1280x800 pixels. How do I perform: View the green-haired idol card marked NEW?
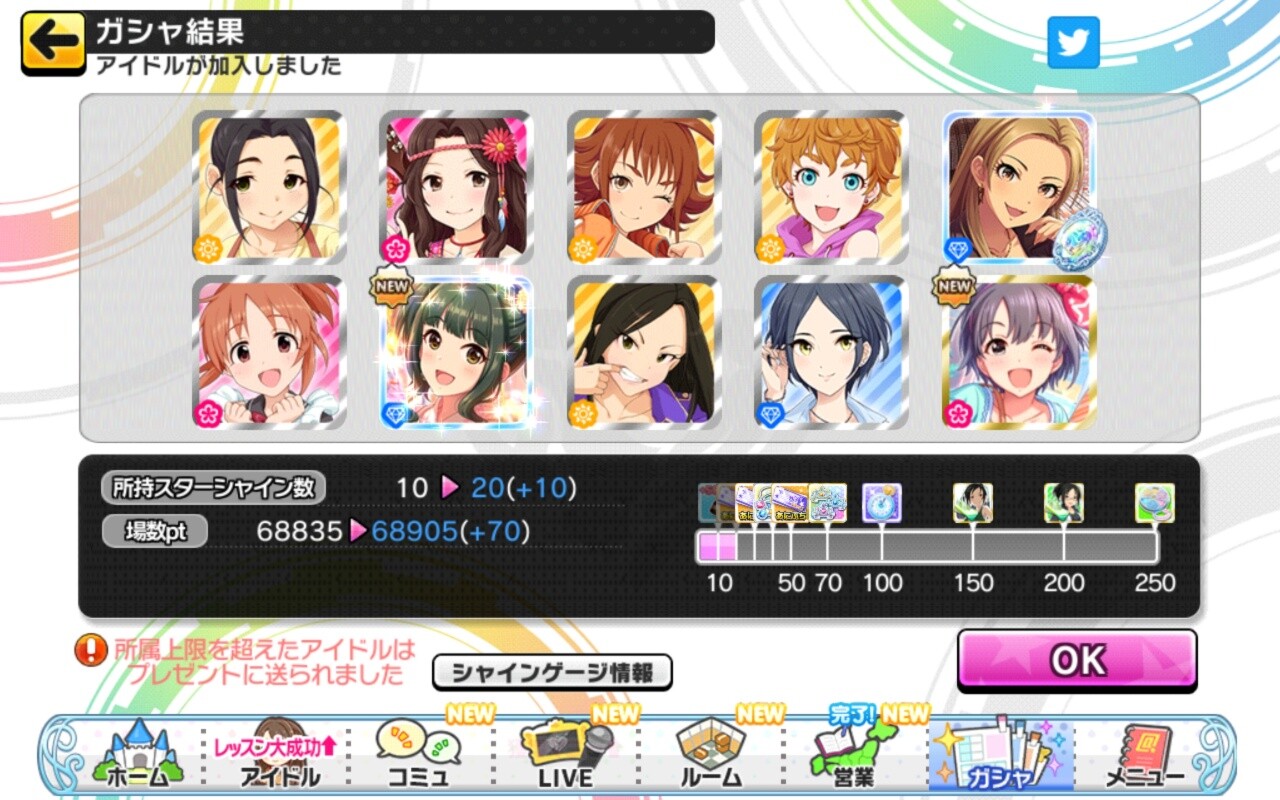[x=456, y=353]
